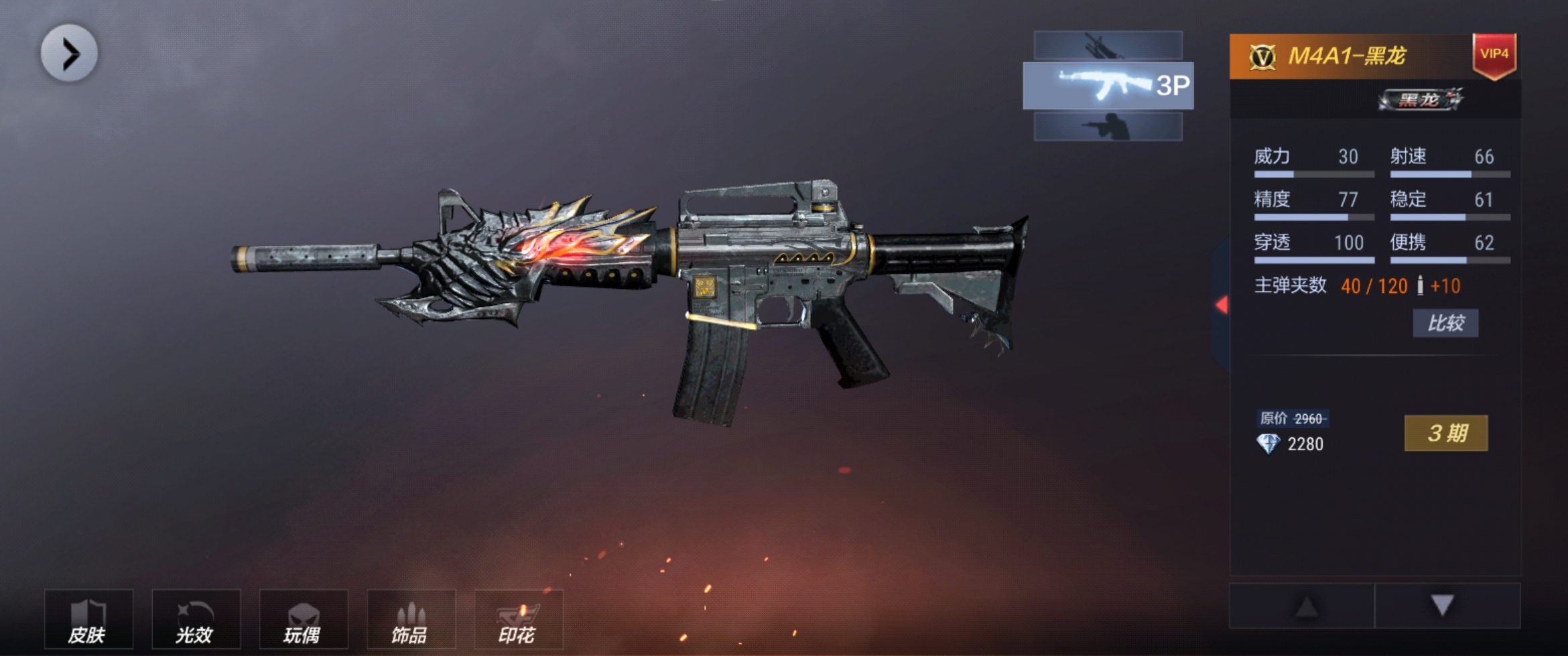The image size is (1568, 656).
Task: Click the 比较 compare button
Action: pyautogui.click(x=1445, y=323)
